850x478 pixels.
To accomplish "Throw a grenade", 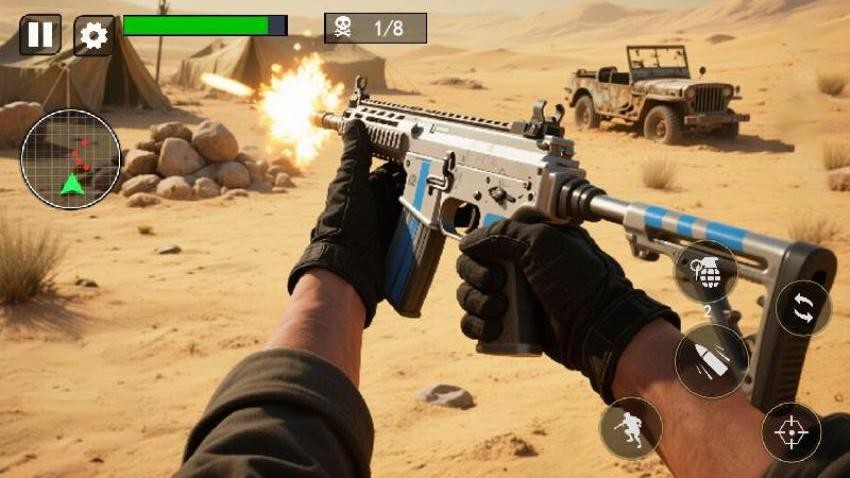I will coord(706,272).
